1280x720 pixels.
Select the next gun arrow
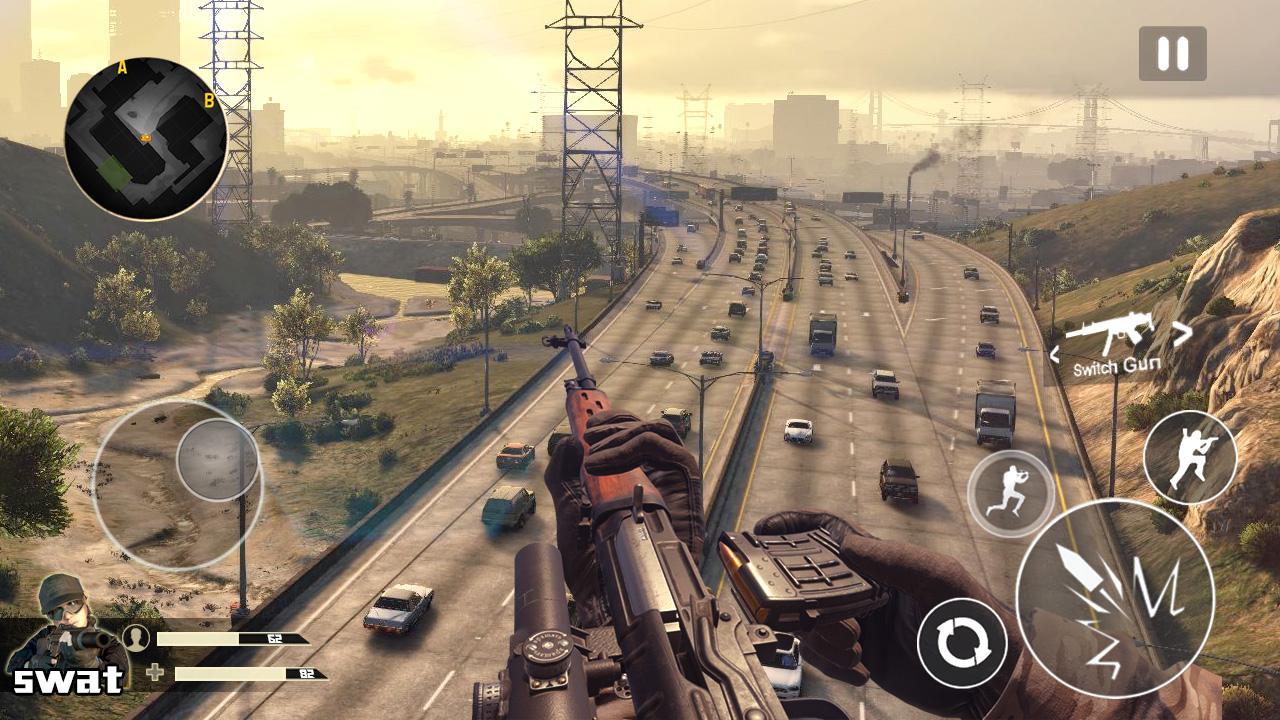(1183, 334)
